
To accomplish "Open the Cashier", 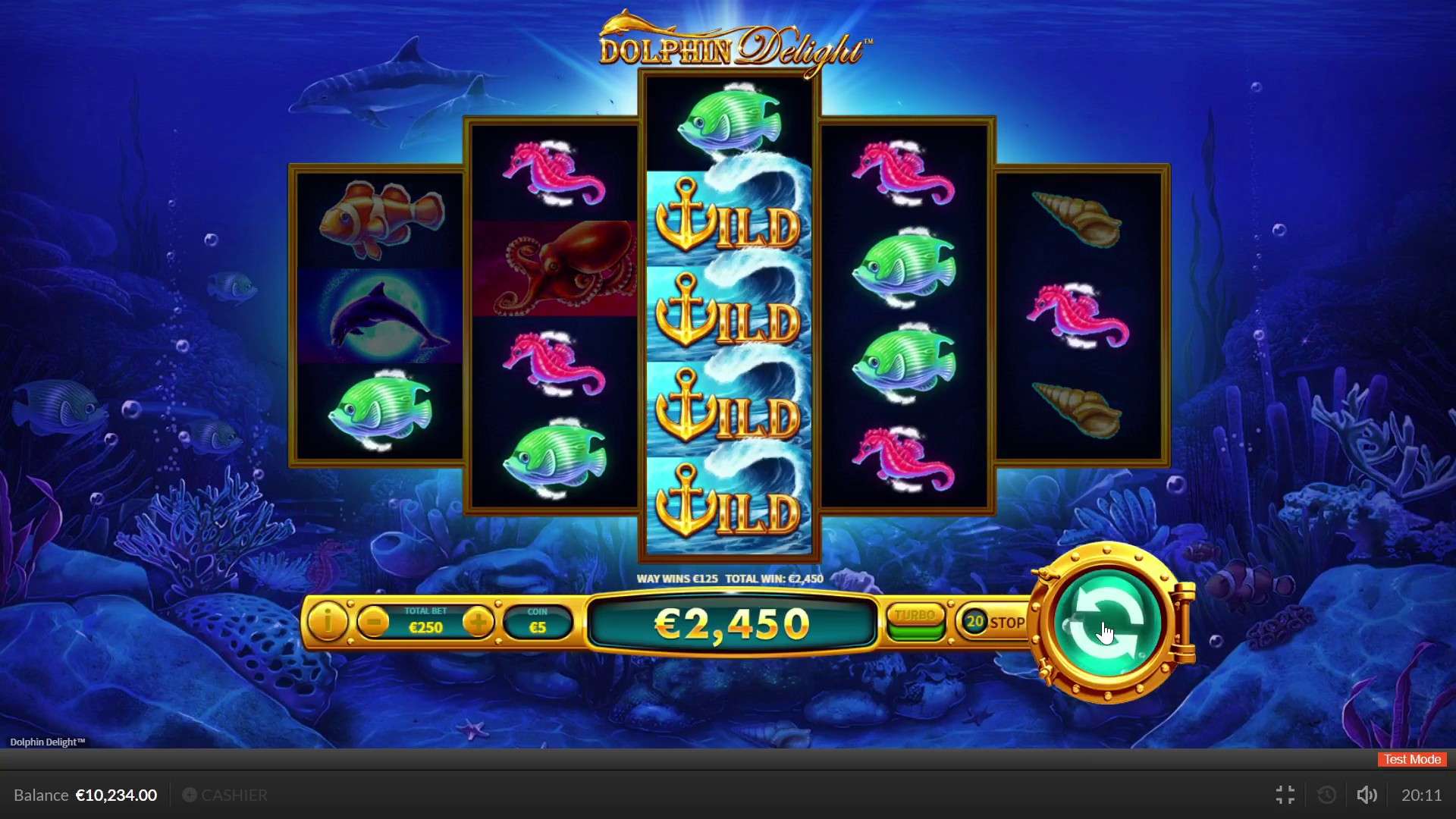I will pyautogui.click(x=225, y=795).
